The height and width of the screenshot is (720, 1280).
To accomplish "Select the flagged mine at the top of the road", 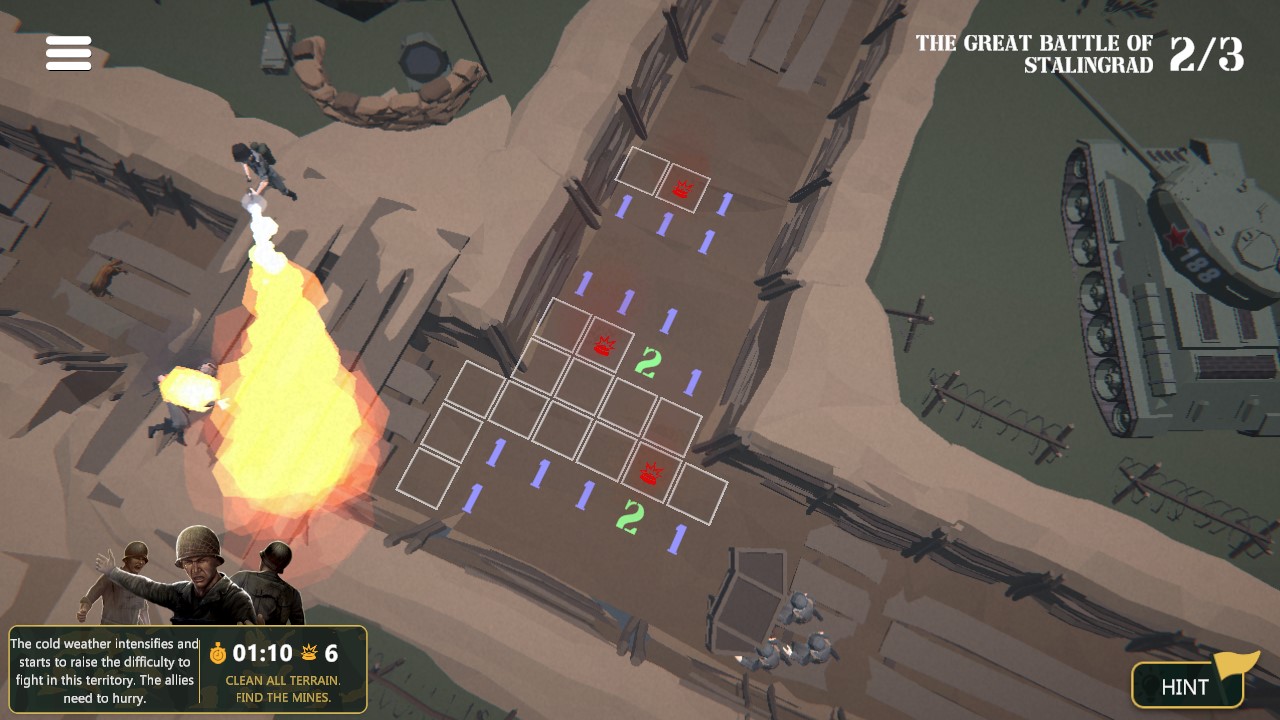I will pos(683,185).
